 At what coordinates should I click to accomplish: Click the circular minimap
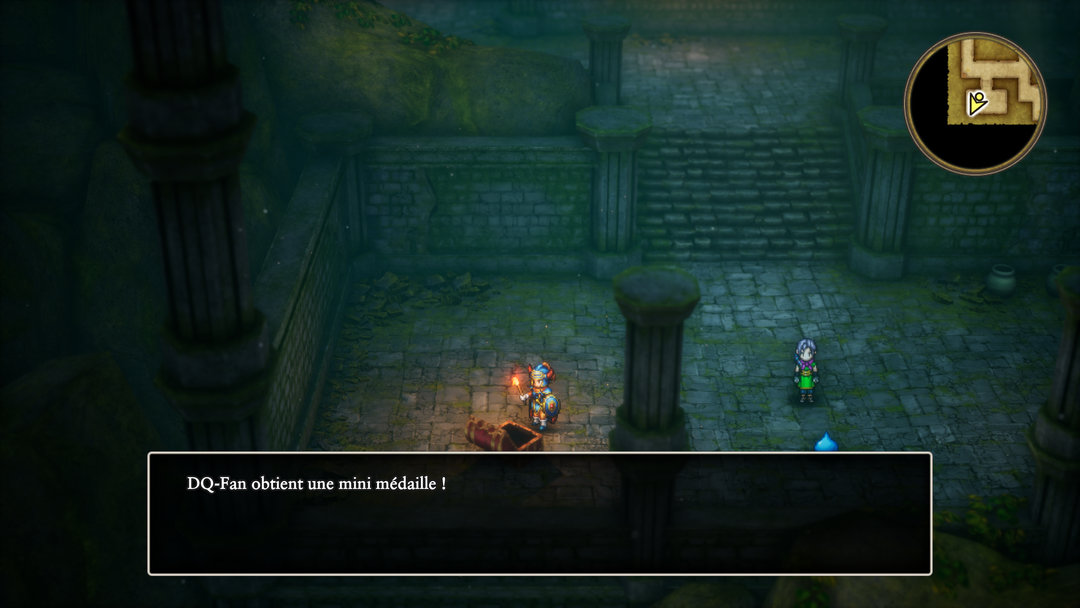coord(975,103)
